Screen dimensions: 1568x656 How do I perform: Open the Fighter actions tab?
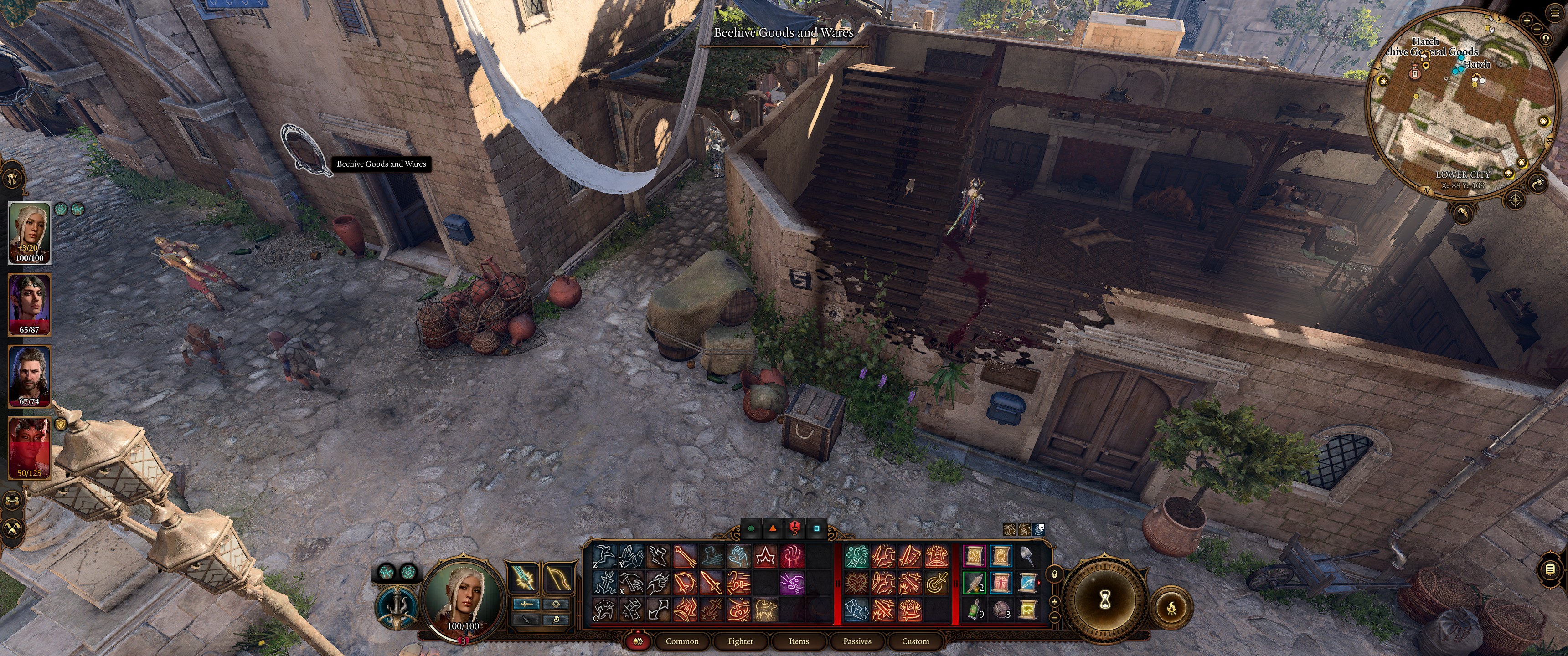(740, 641)
